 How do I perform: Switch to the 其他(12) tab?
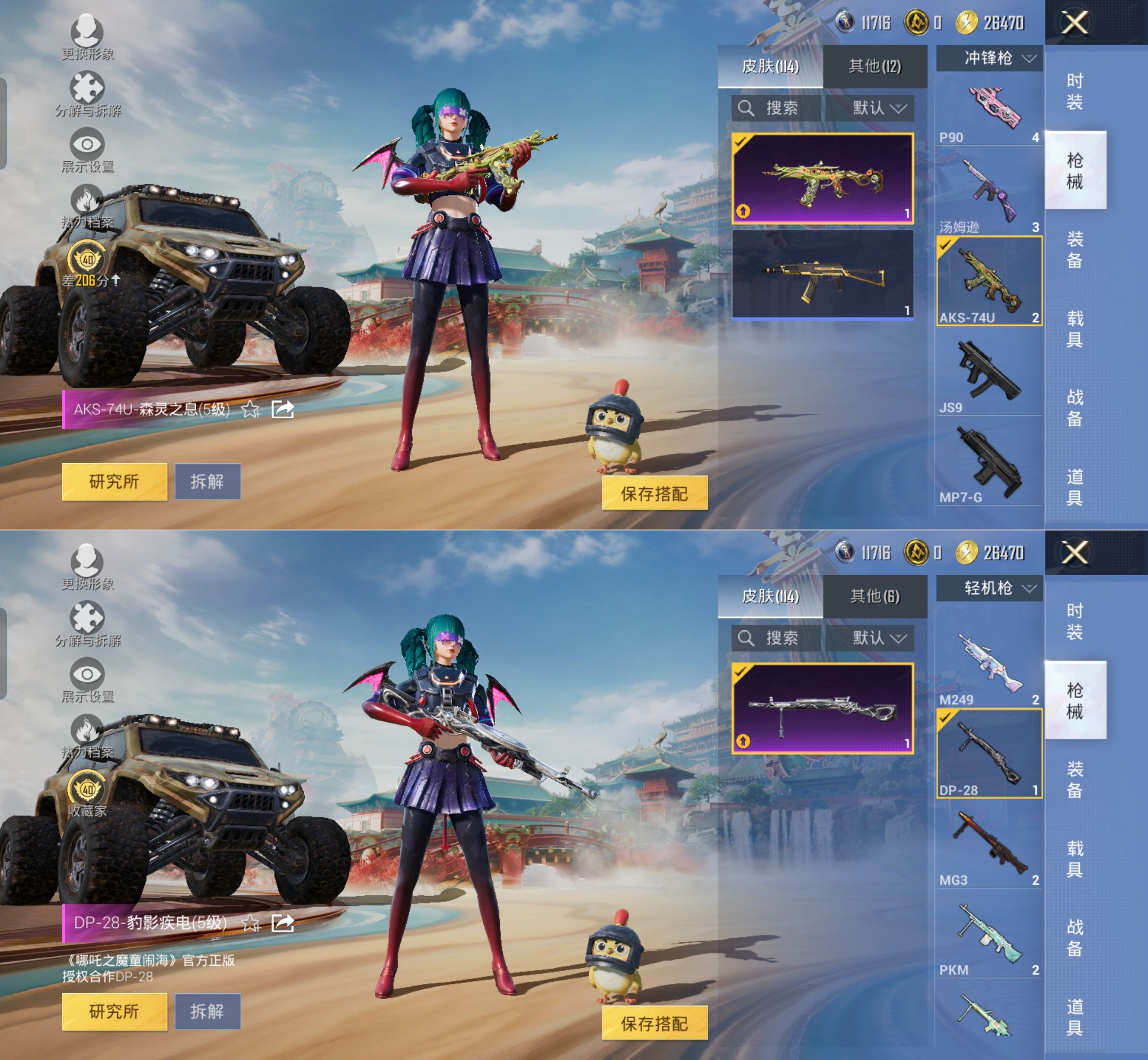click(x=874, y=67)
